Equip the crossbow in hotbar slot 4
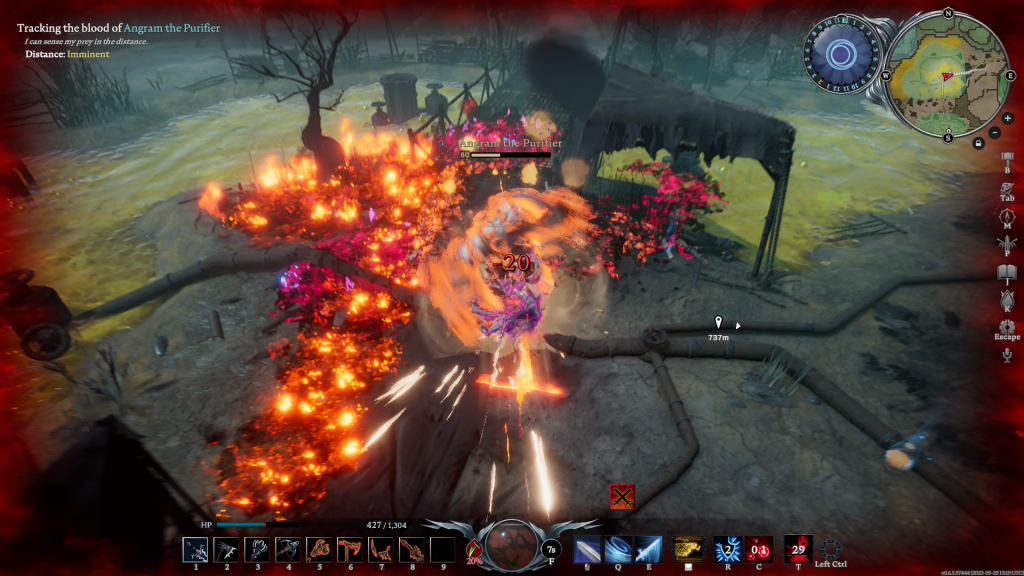The width and height of the screenshot is (1024, 576). (x=289, y=550)
